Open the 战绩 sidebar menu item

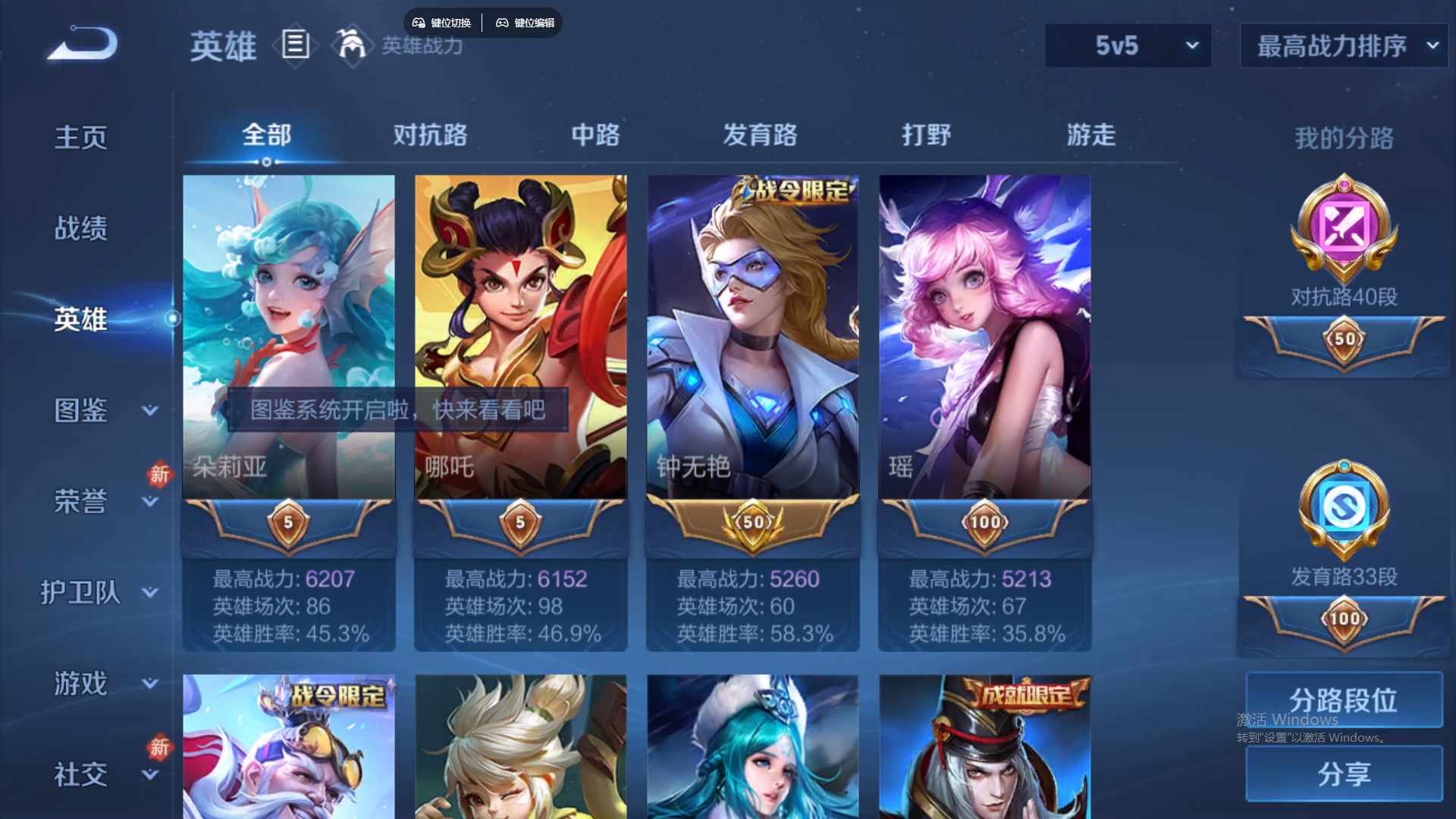click(x=80, y=227)
